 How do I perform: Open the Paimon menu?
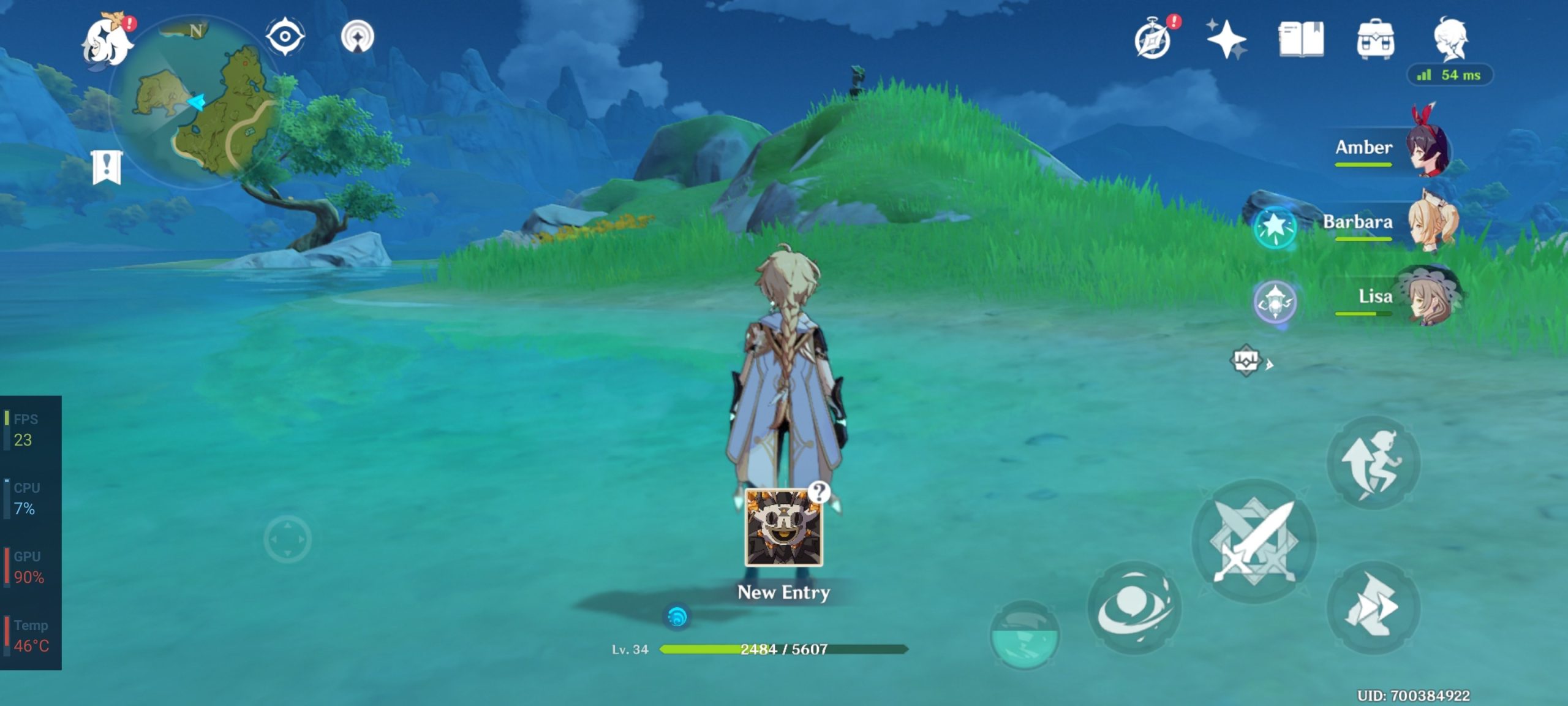click(x=108, y=41)
